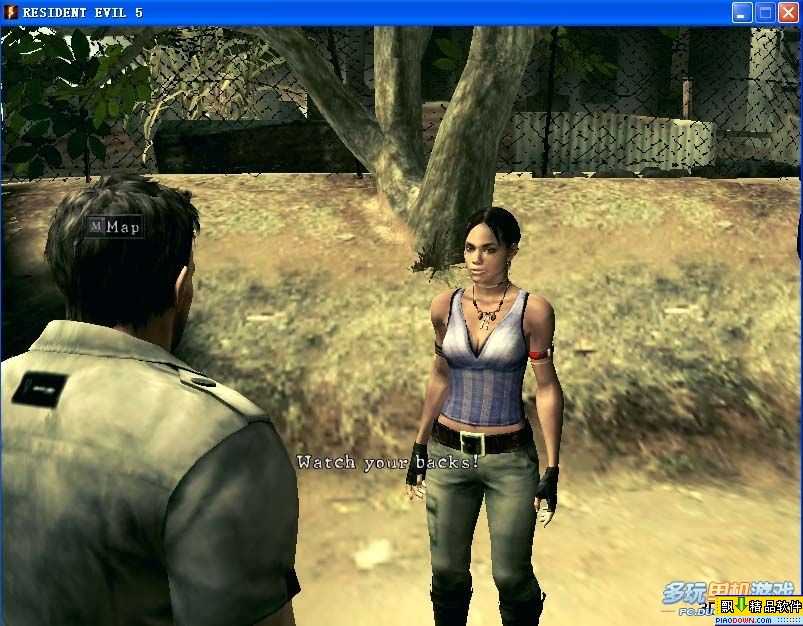The image size is (803, 626).
Task: Minimize the Resident Evil 5 window
Action: coord(742,13)
